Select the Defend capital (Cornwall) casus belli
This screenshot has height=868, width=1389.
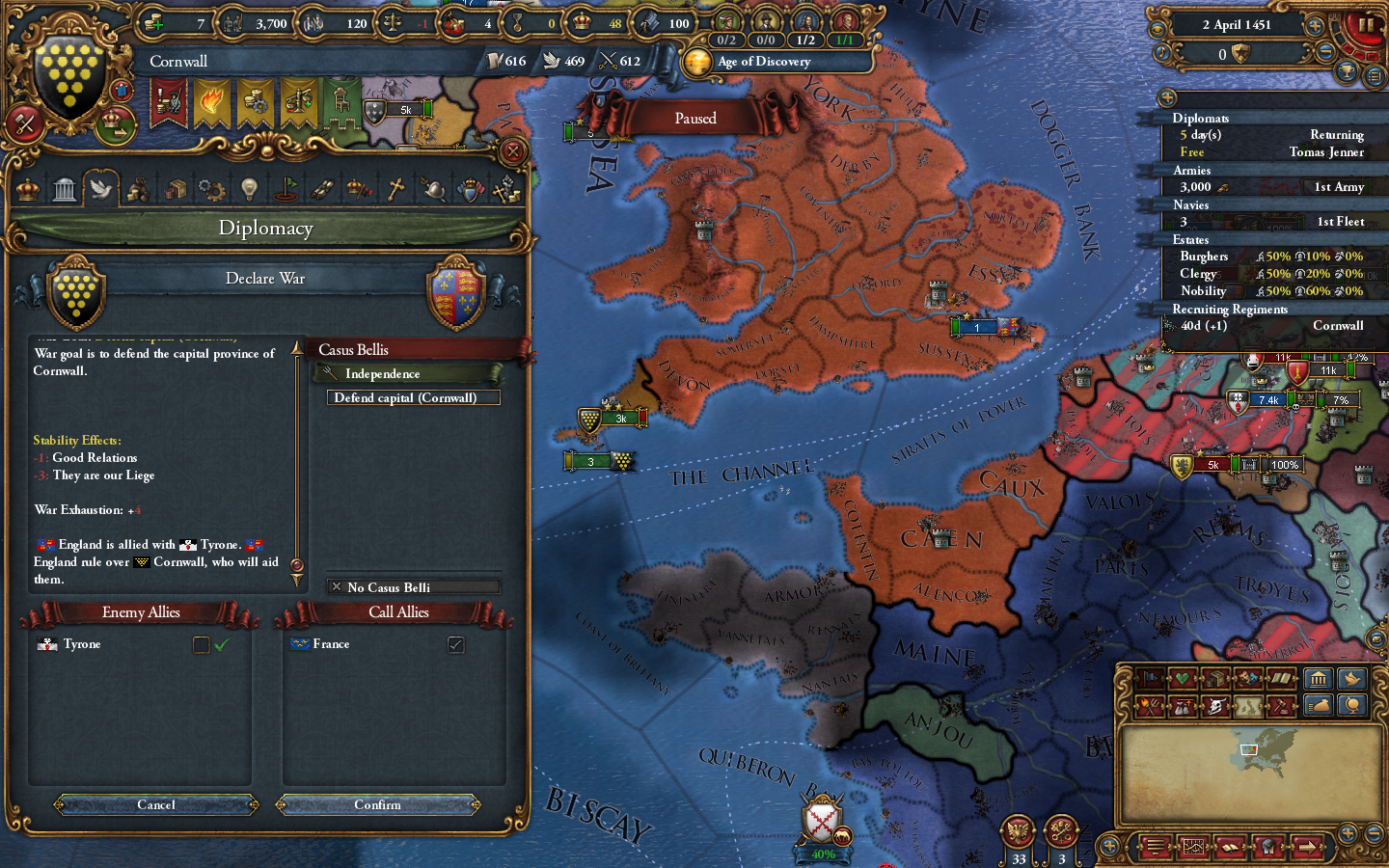[x=413, y=397]
